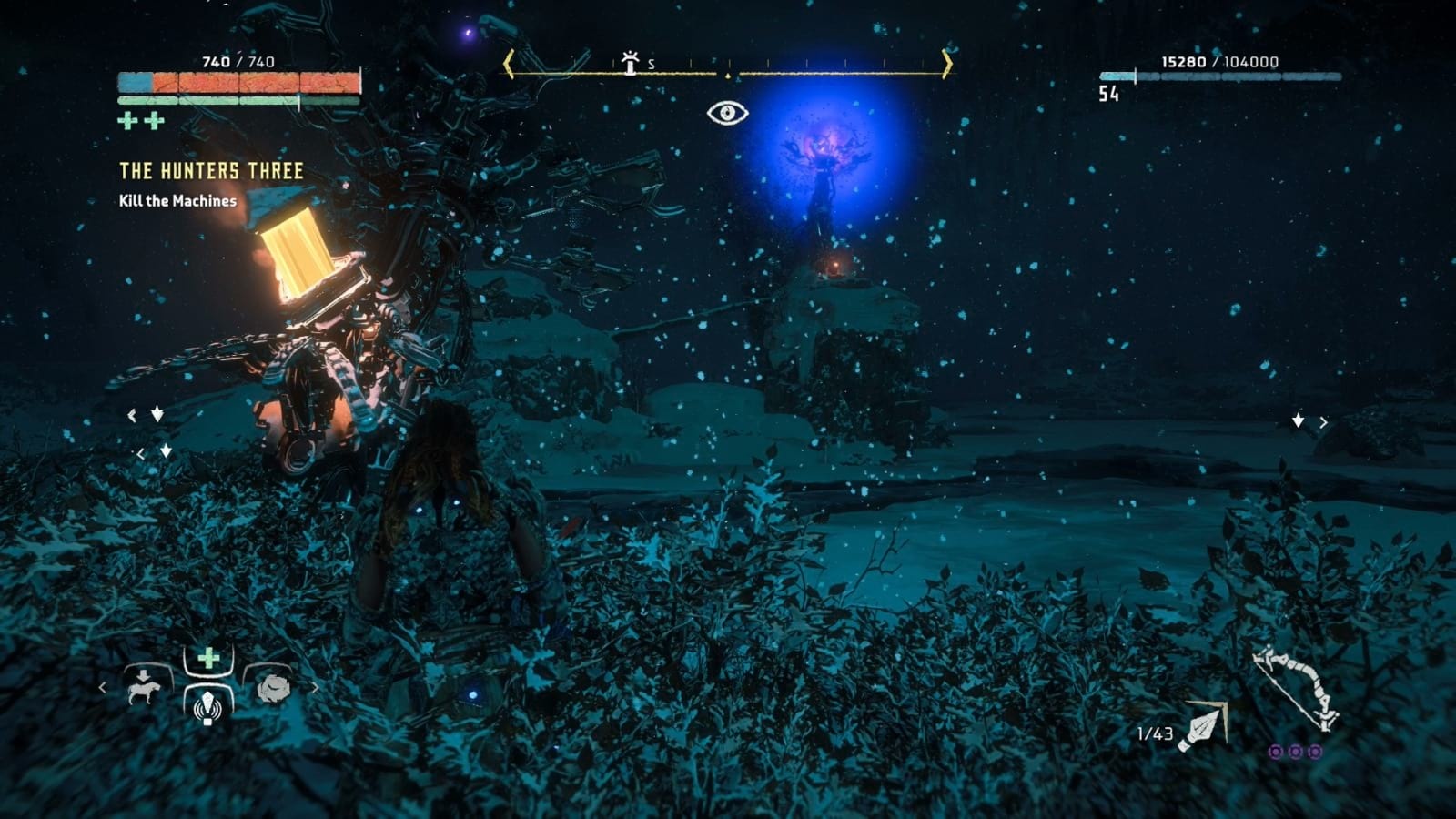The image size is (1456, 819).
Task: Click the green medicine potion icon
Action: (x=207, y=657)
